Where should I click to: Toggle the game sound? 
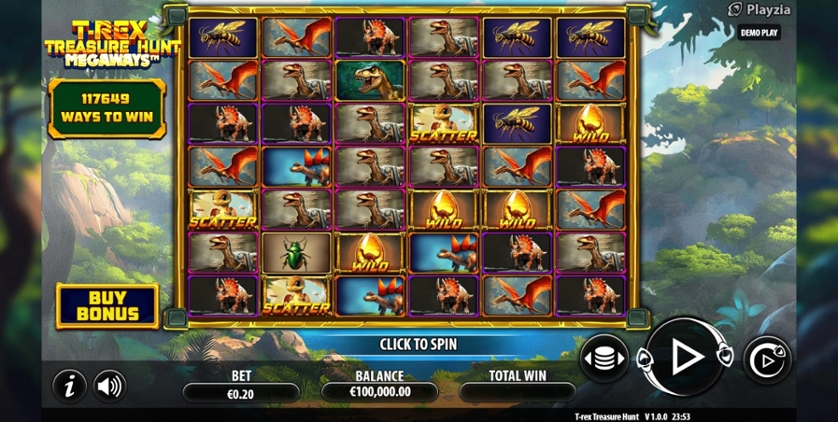(x=109, y=385)
